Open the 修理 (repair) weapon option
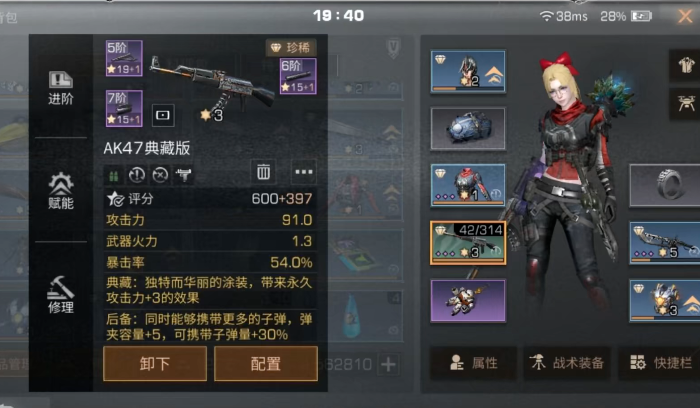Screen dimensions: 700x408 [x=61, y=294]
